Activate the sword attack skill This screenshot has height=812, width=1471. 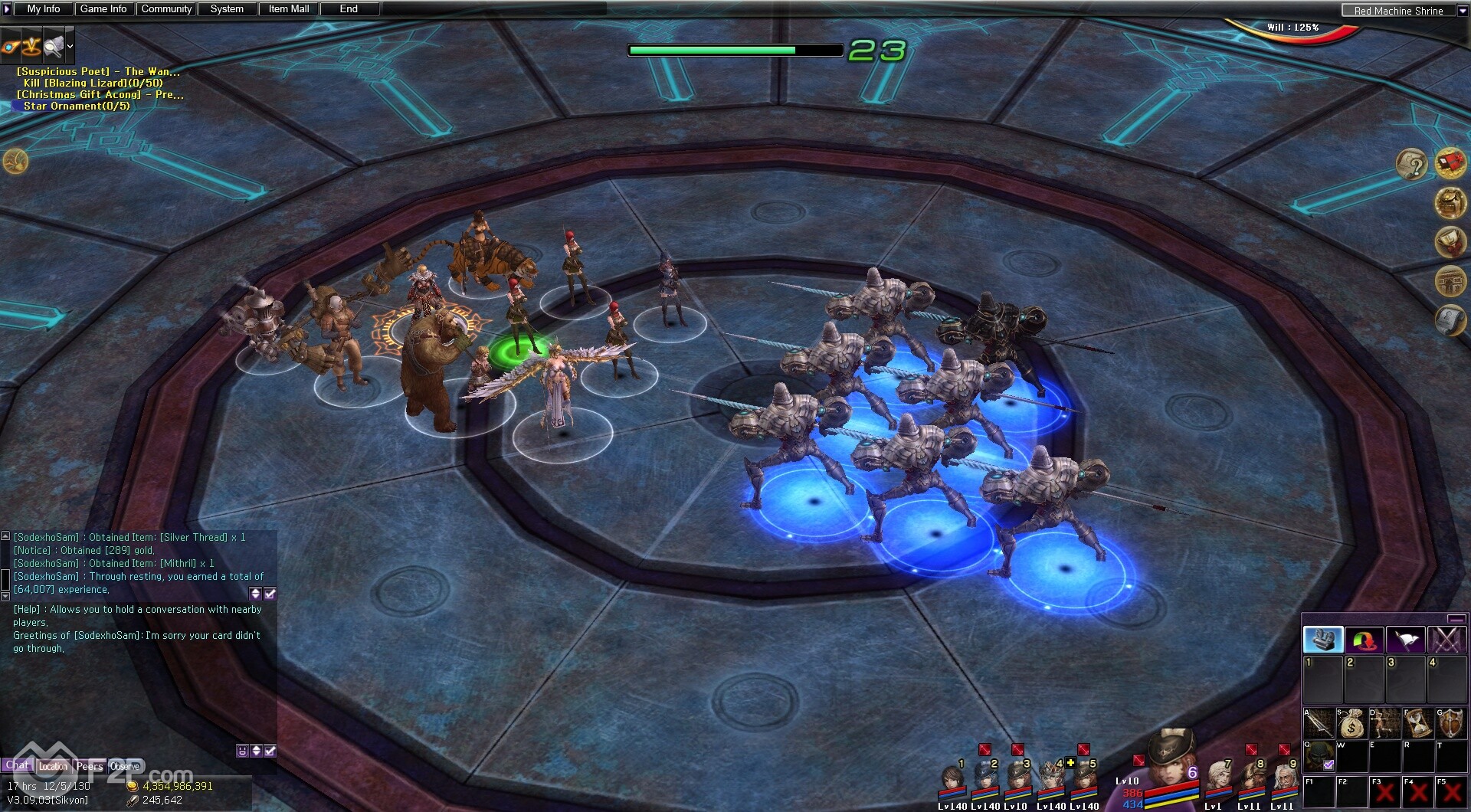1319,723
